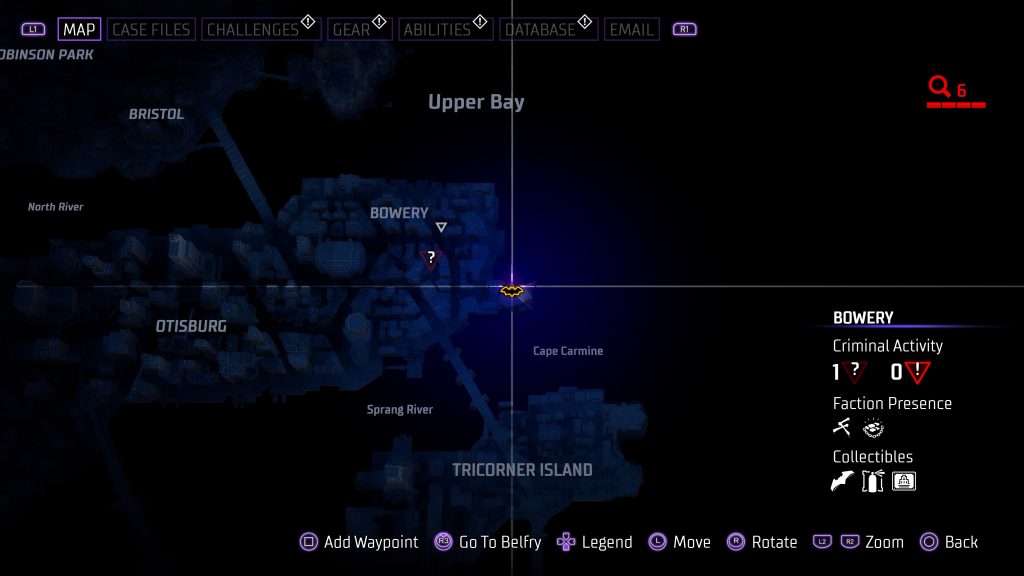Click the bat symbol player marker
Image resolution: width=1024 pixels, height=576 pixels.
point(512,291)
